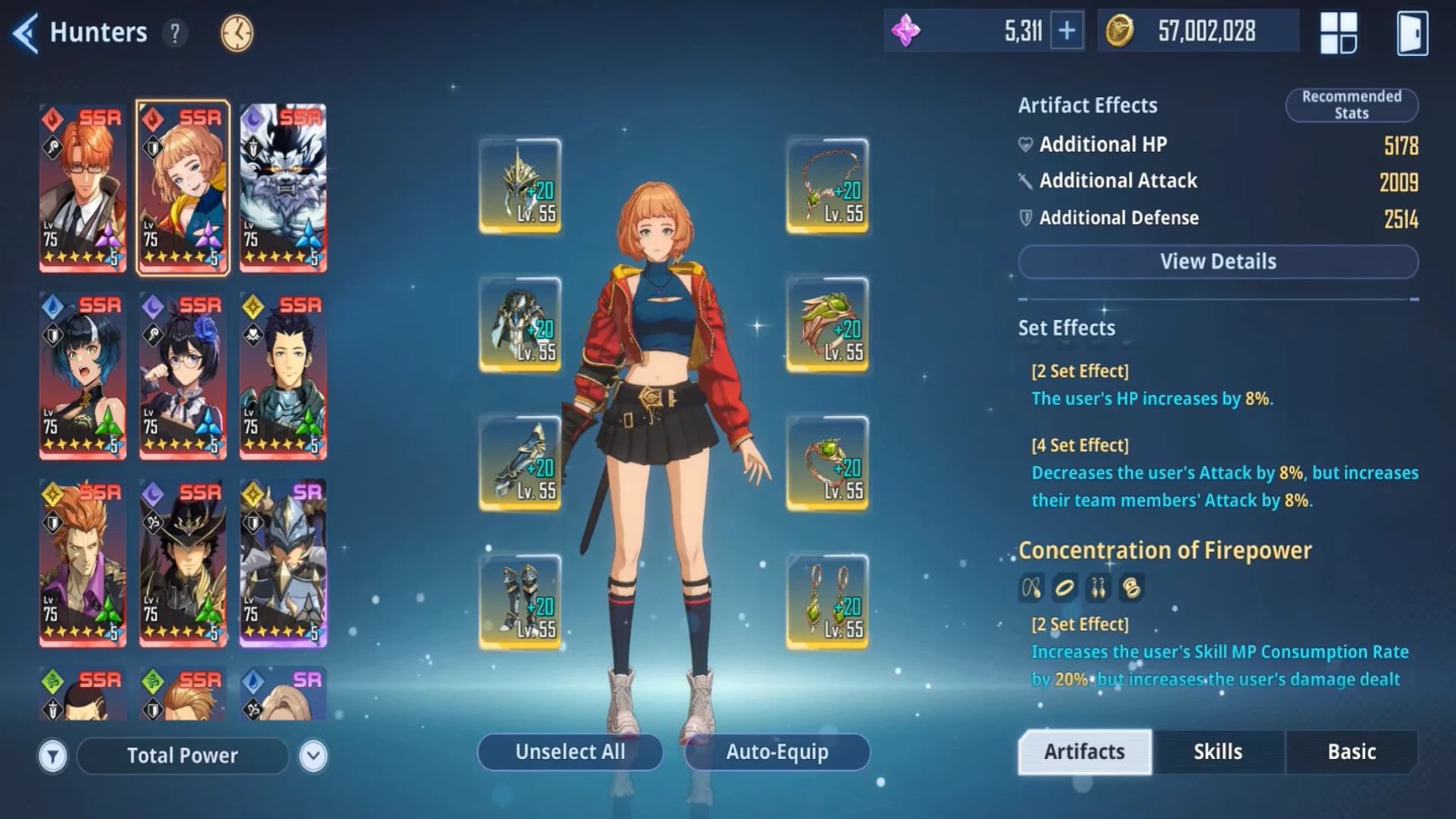Switch to the Skills tab
Screen dimensions: 1456x819
pyautogui.click(x=1218, y=752)
